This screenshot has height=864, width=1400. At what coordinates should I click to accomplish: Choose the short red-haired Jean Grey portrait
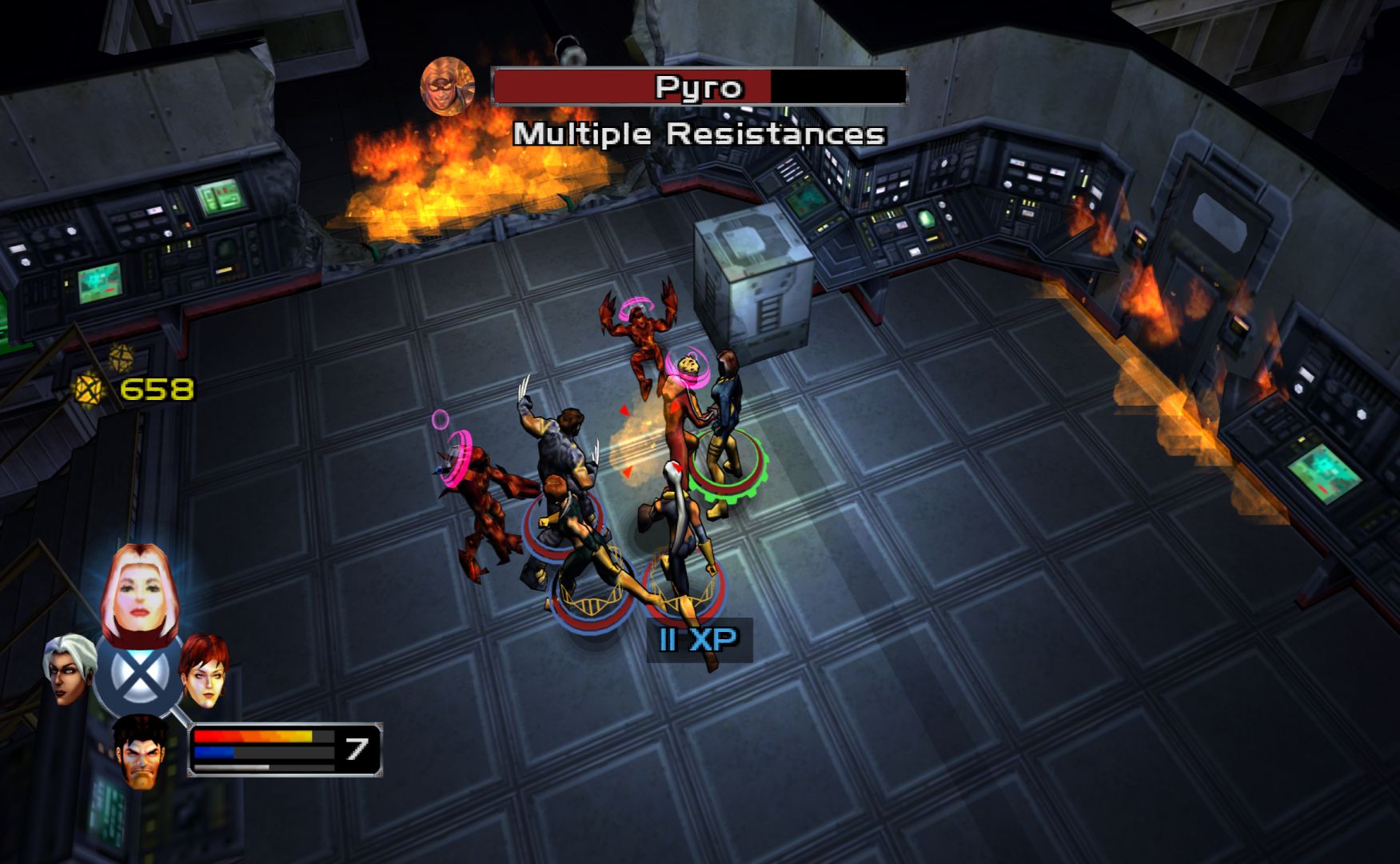[205, 670]
